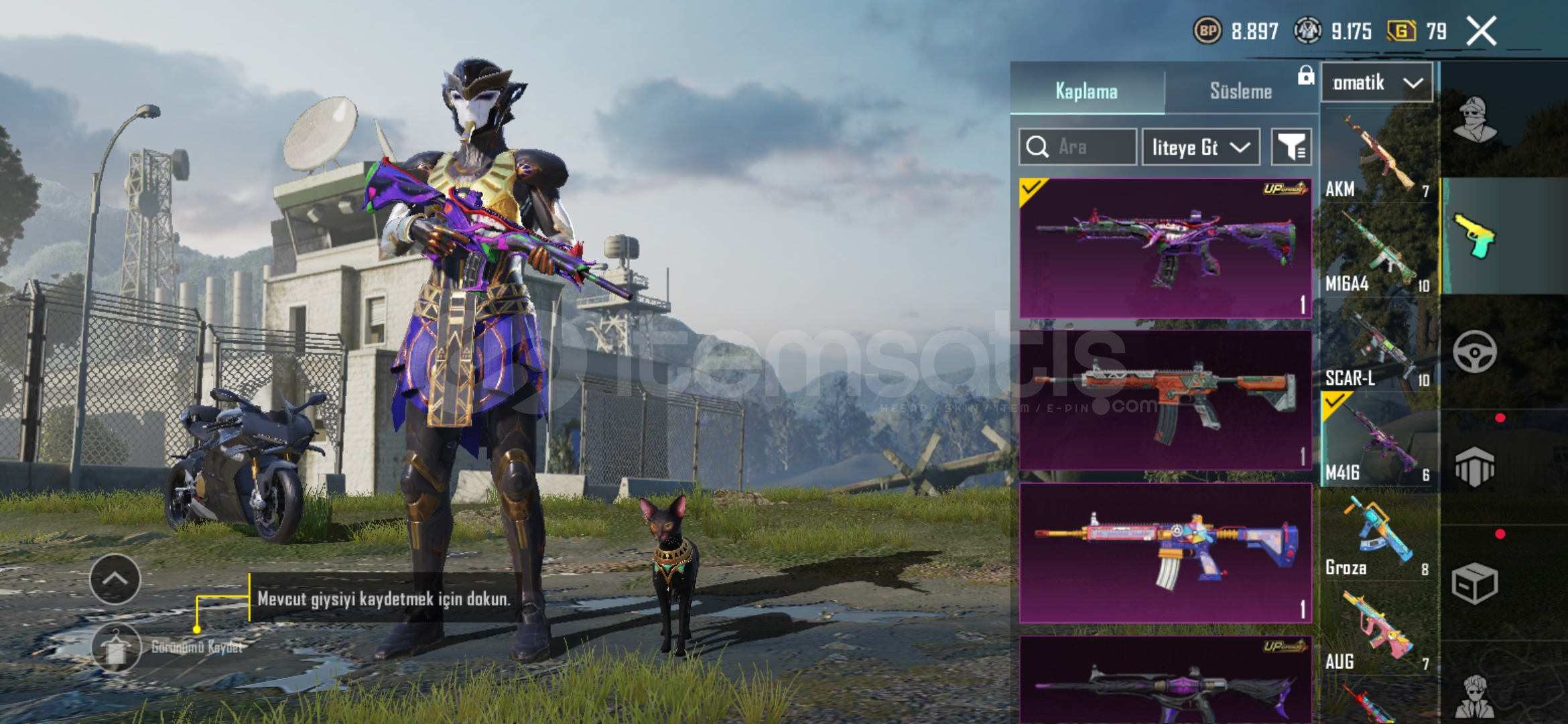Expand the up arrow circle button
The height and width of the screenshot is (724, 1568).
[115, 579]
